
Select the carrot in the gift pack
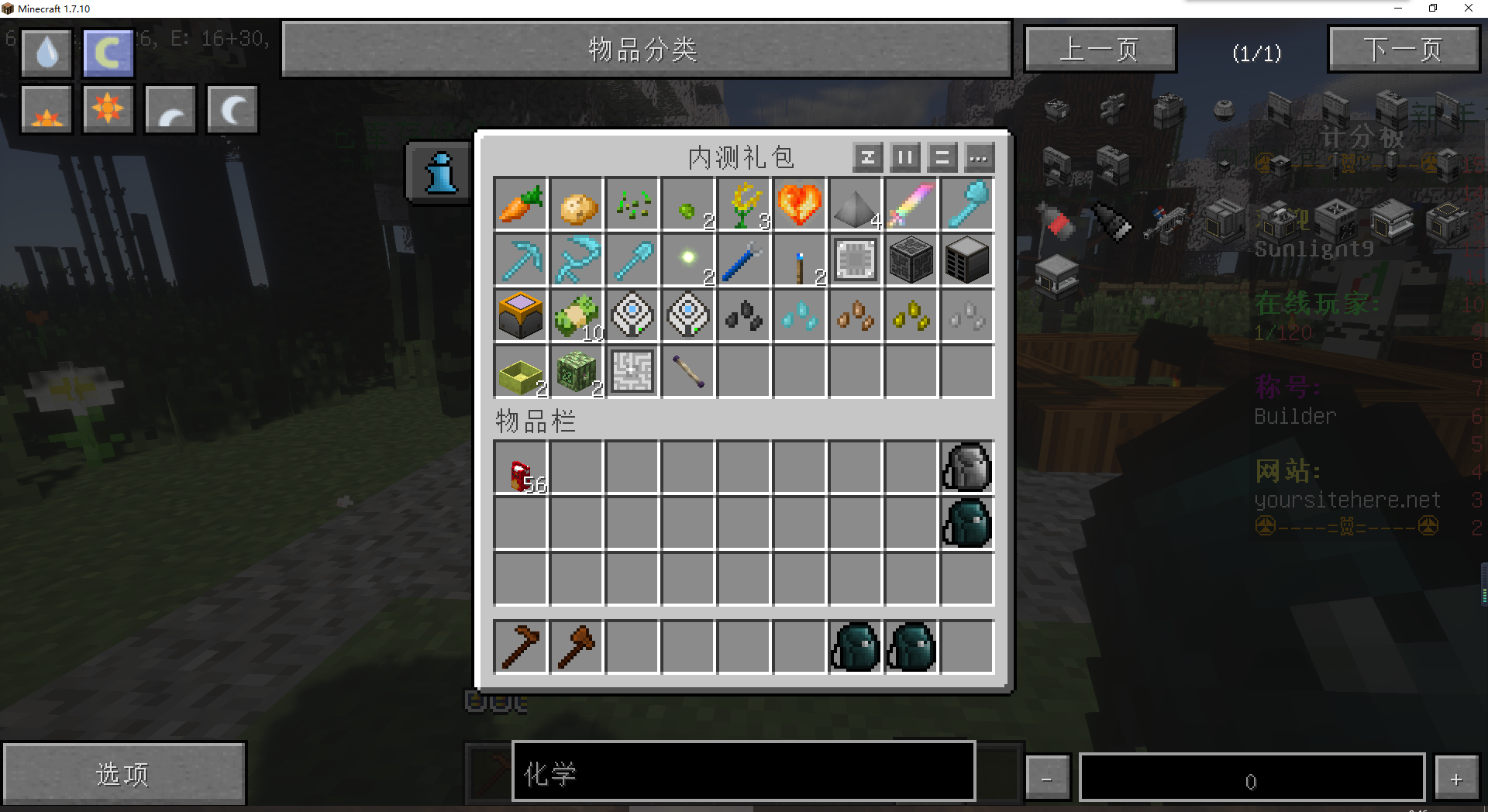click(x=521, y=205)
